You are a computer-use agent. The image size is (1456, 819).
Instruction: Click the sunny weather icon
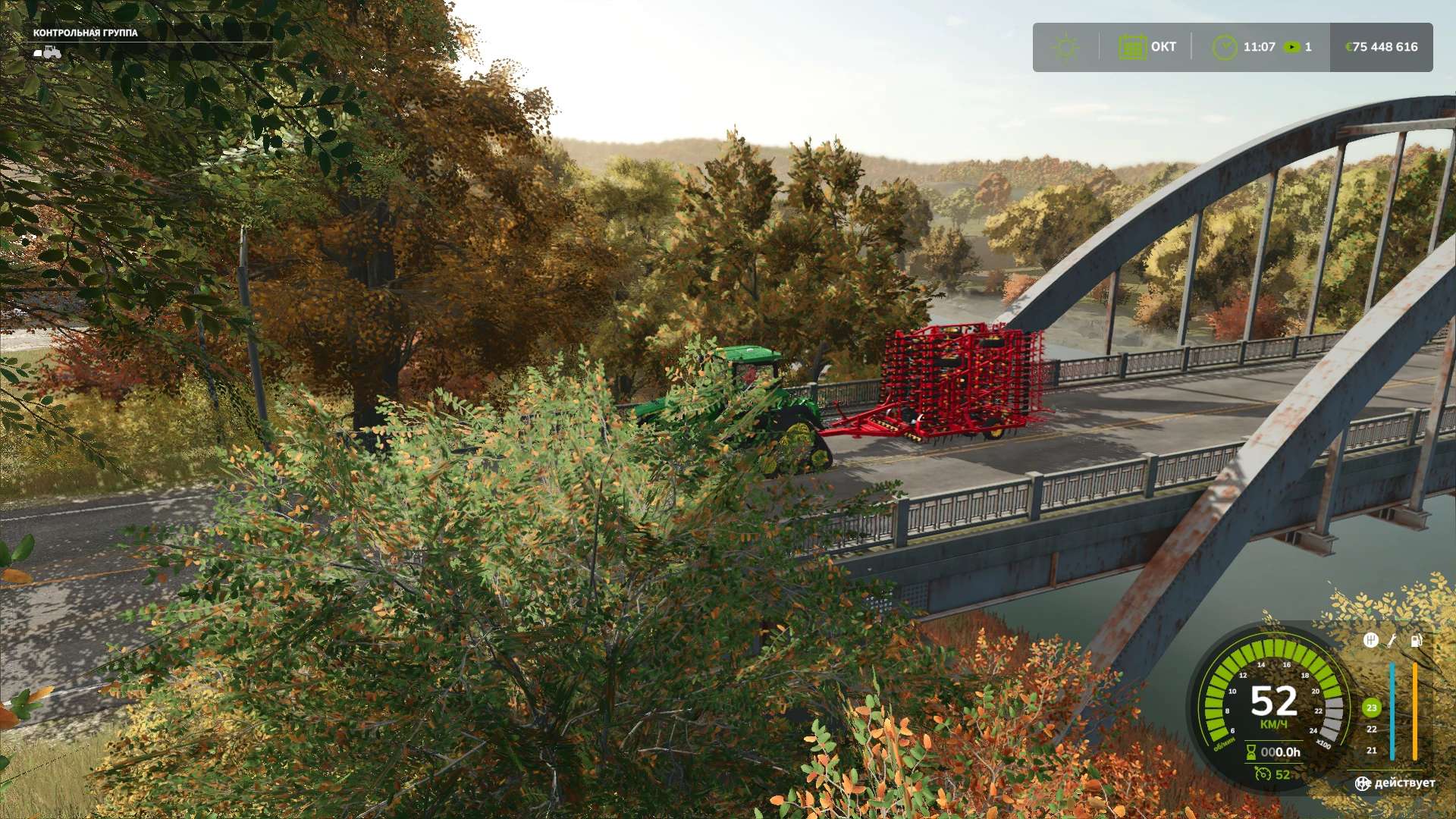tap(1065, 47)
